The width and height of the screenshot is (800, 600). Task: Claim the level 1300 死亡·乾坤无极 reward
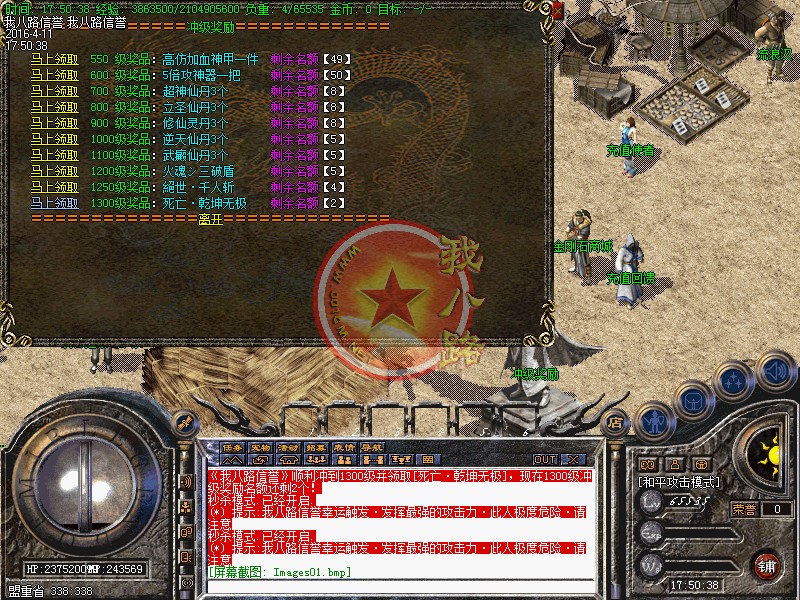[54, 203]
